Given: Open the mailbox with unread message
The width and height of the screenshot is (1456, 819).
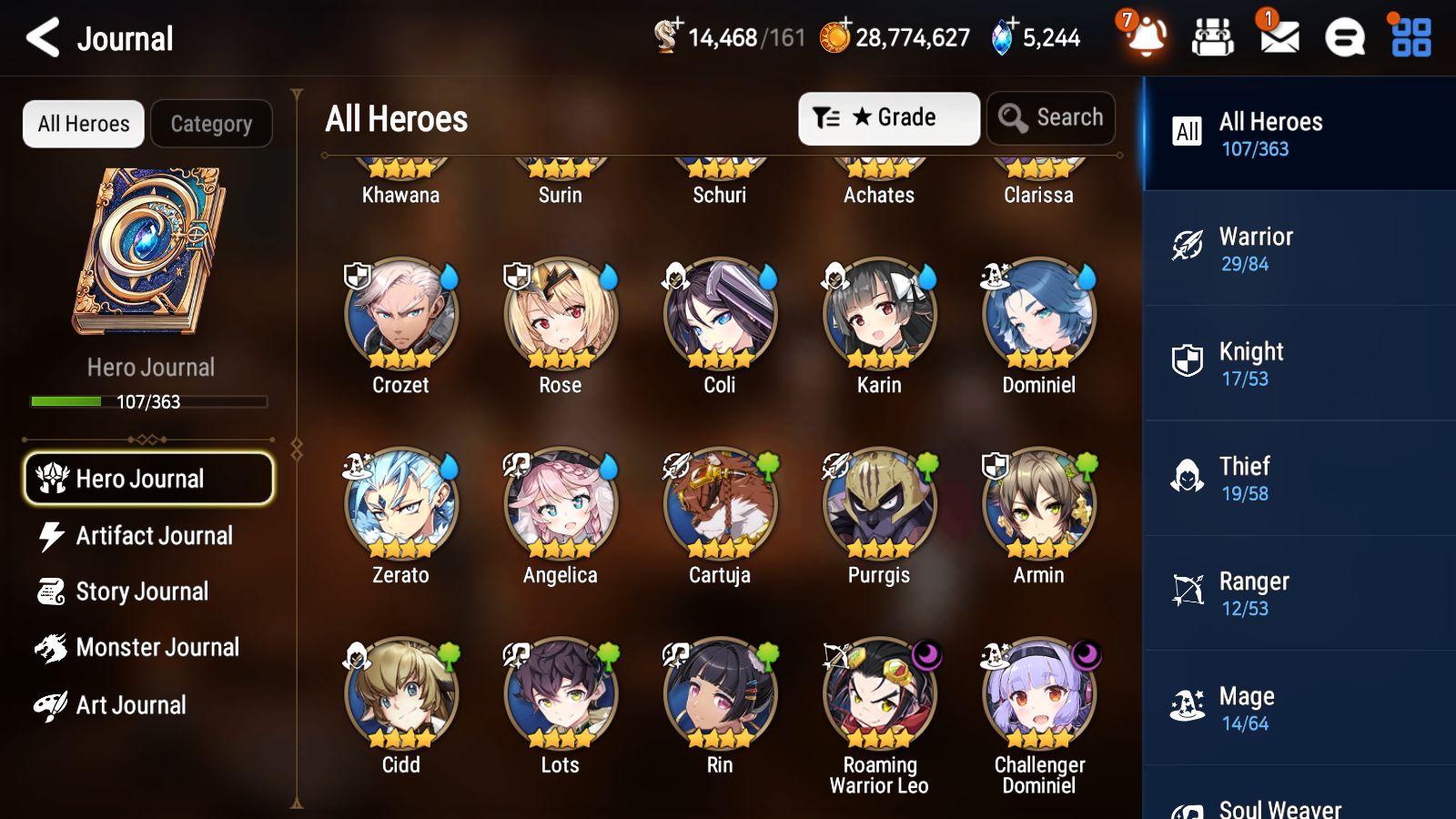Looking at the screenshot, I should [1278, 37].
